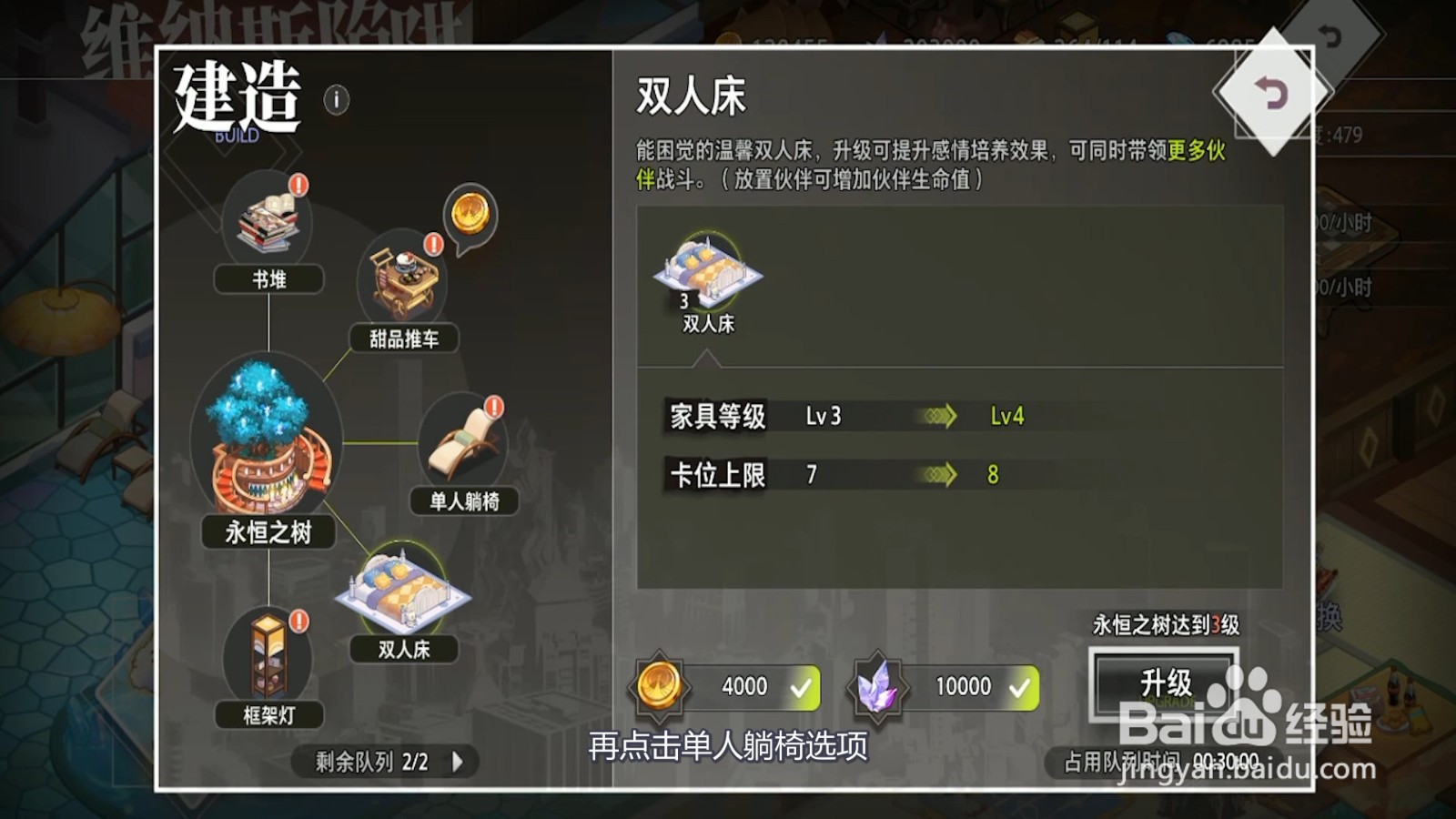Click the green checkmark on the 10000 crystal cost
This screenshot has height=819, width=1456.
click(1021, 687)
